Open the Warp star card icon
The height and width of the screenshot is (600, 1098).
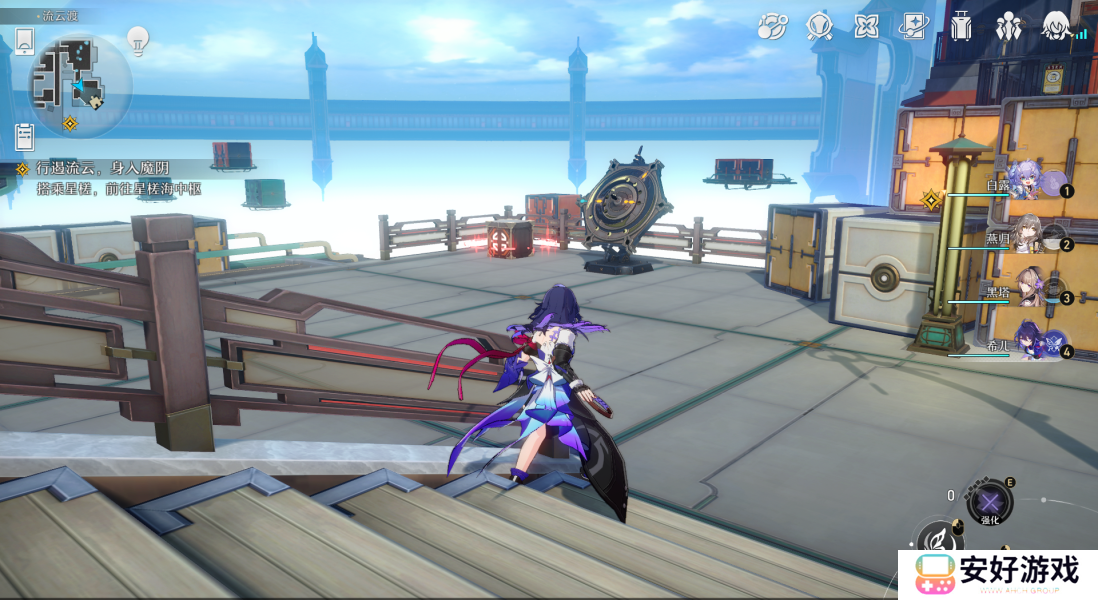coord(914,26)
